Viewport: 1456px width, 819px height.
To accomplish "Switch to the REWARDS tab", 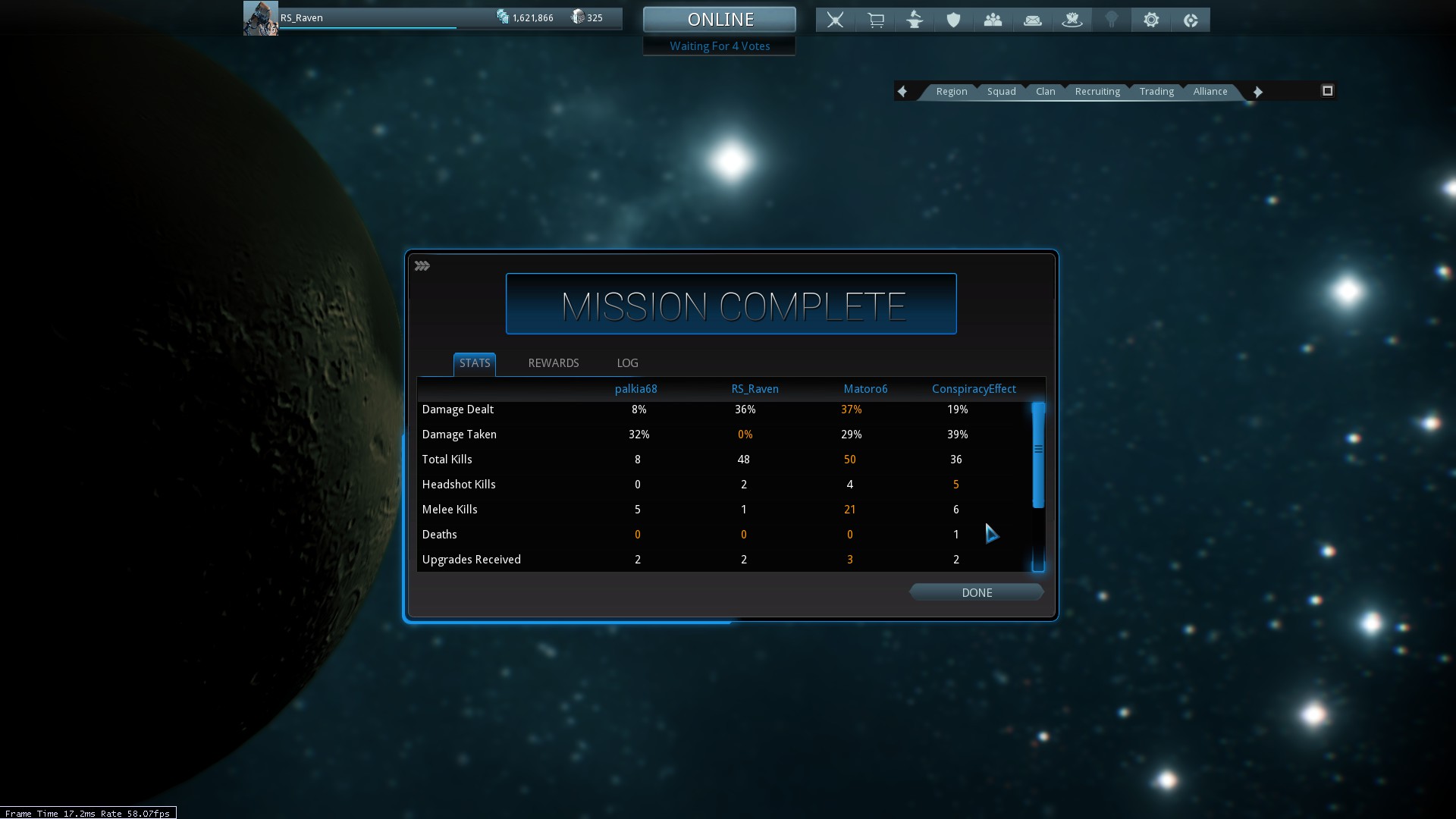I will (x=553, y=363).
